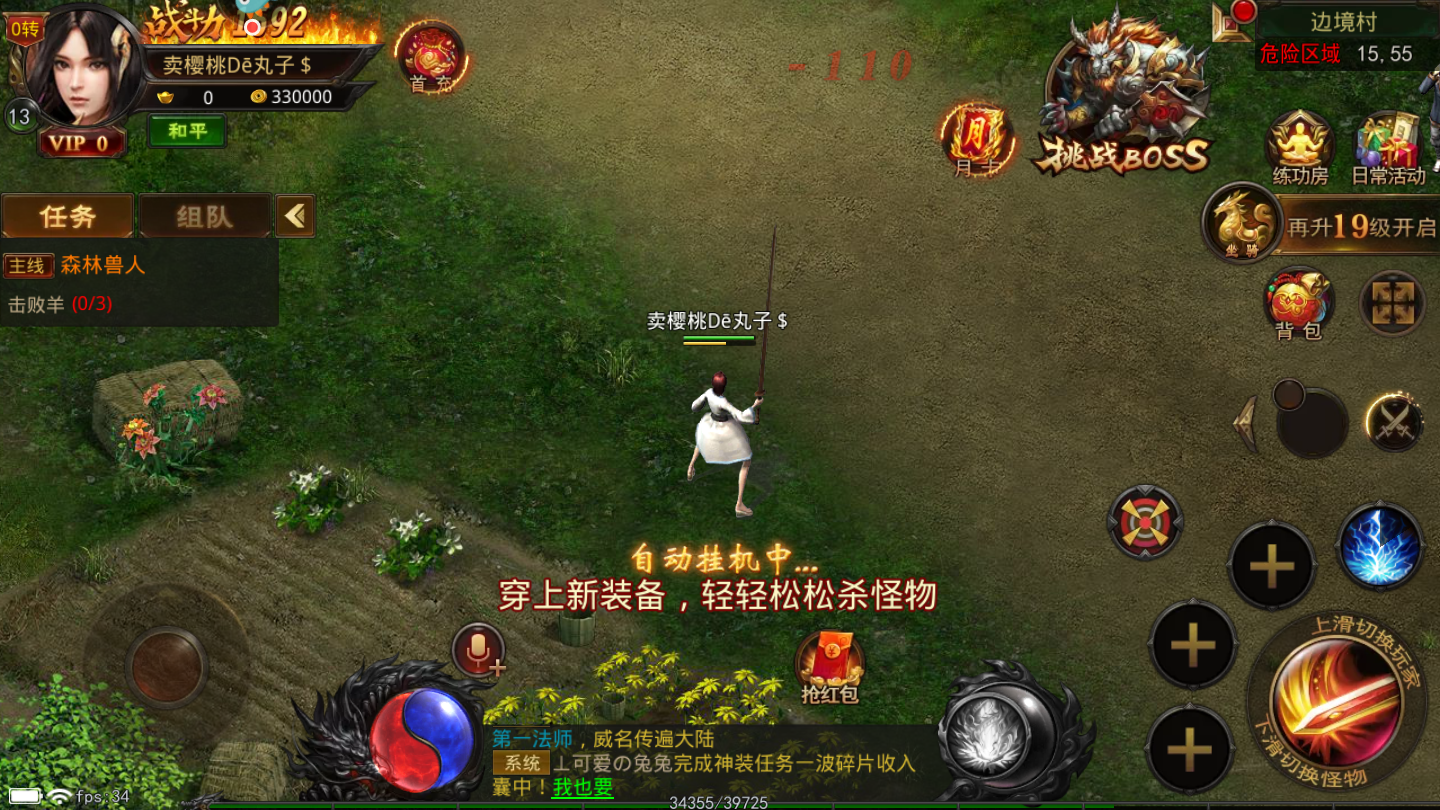Toggle the 和平 peace attack mode

[188, 131]
